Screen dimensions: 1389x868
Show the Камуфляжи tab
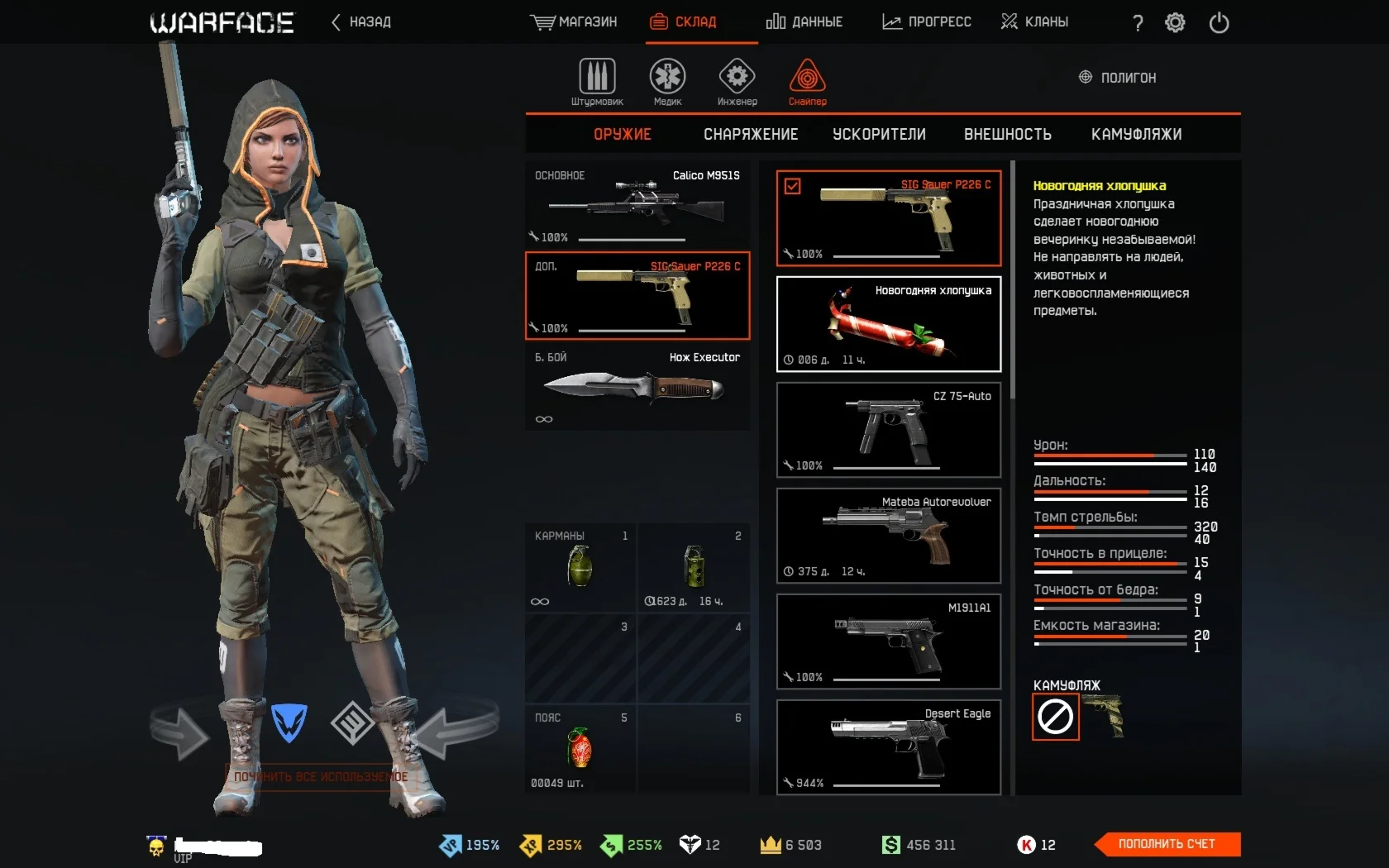point(1136,134)
